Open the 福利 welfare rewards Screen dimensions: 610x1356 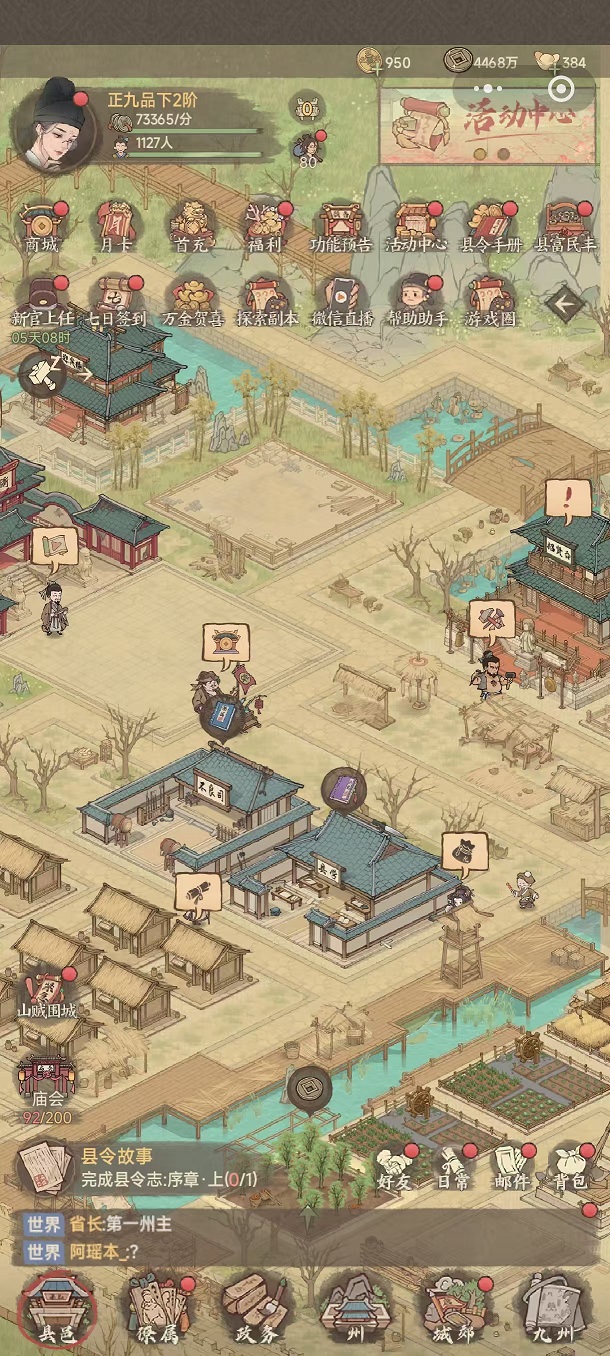pos(265,225)
